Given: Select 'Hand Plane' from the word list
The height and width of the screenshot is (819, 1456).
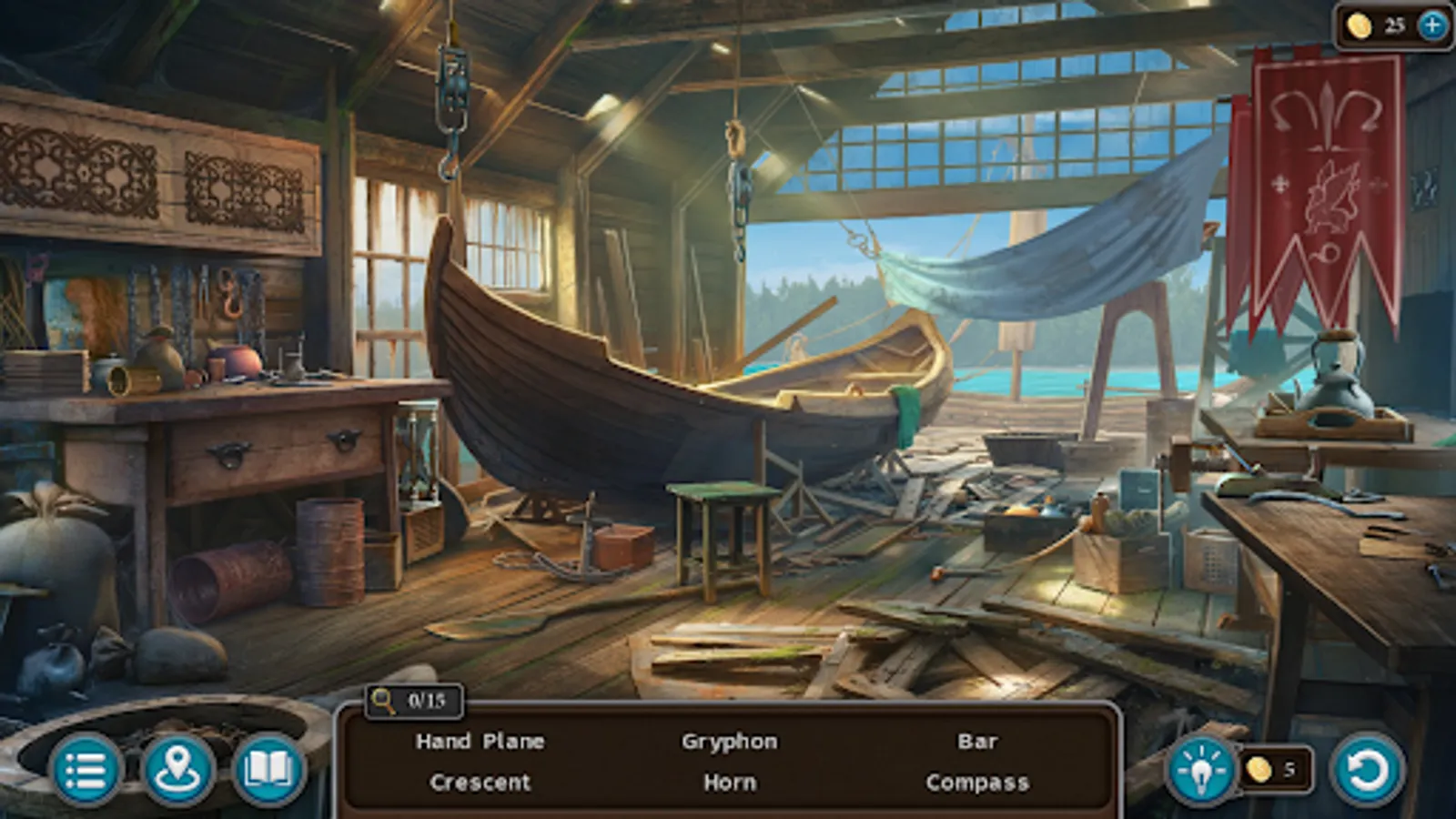Looking at the screenshot, I should point(480,742).
